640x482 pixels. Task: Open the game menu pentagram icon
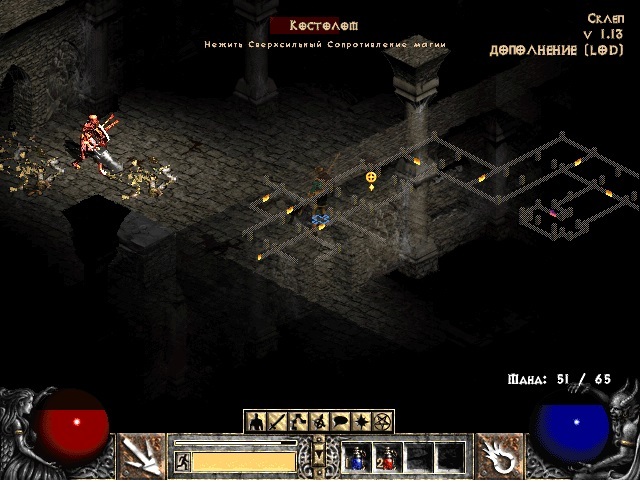point(383,421)
